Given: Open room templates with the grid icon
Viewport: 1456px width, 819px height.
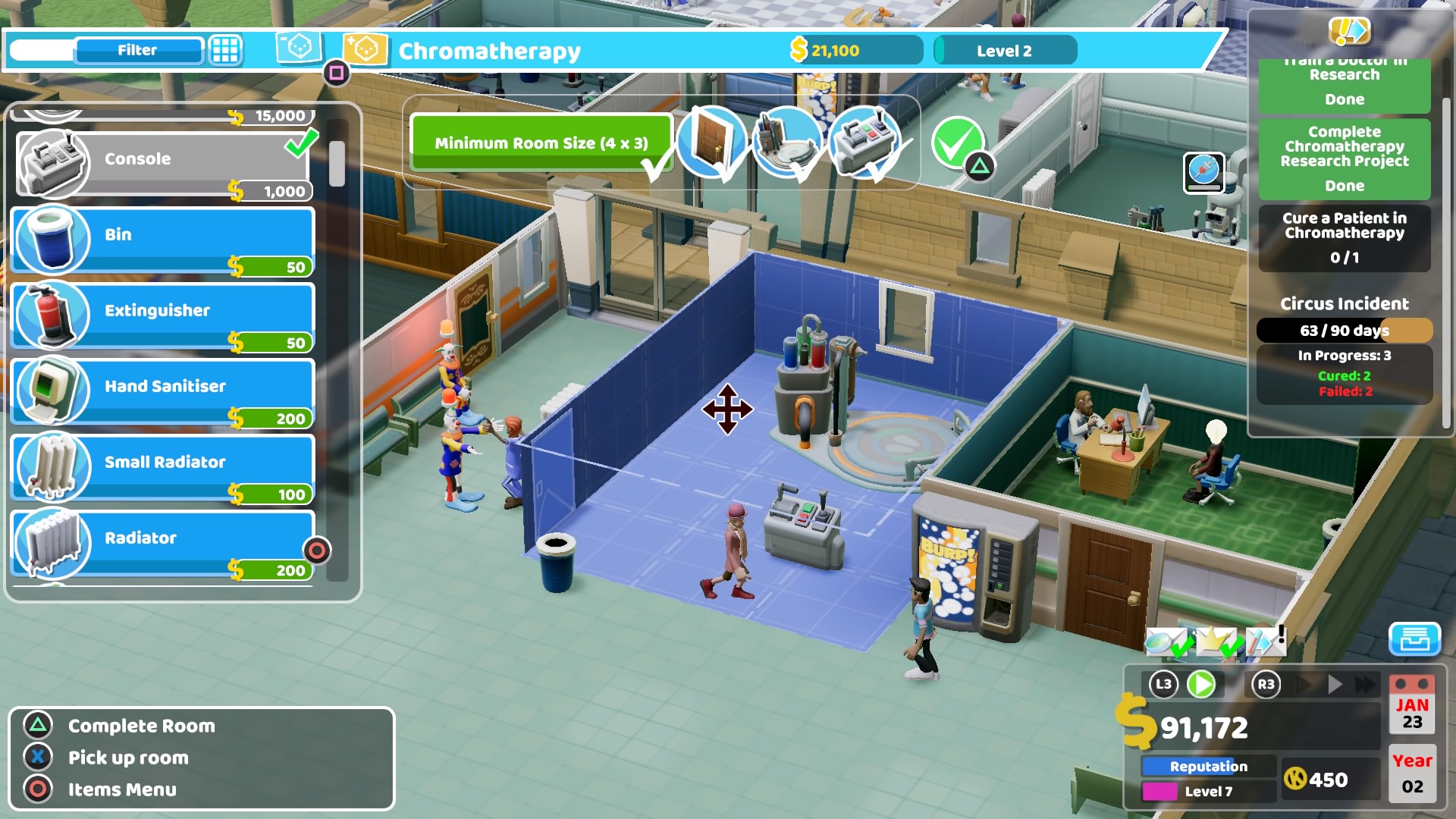Looking at the screenshot, I should [224, 50].
